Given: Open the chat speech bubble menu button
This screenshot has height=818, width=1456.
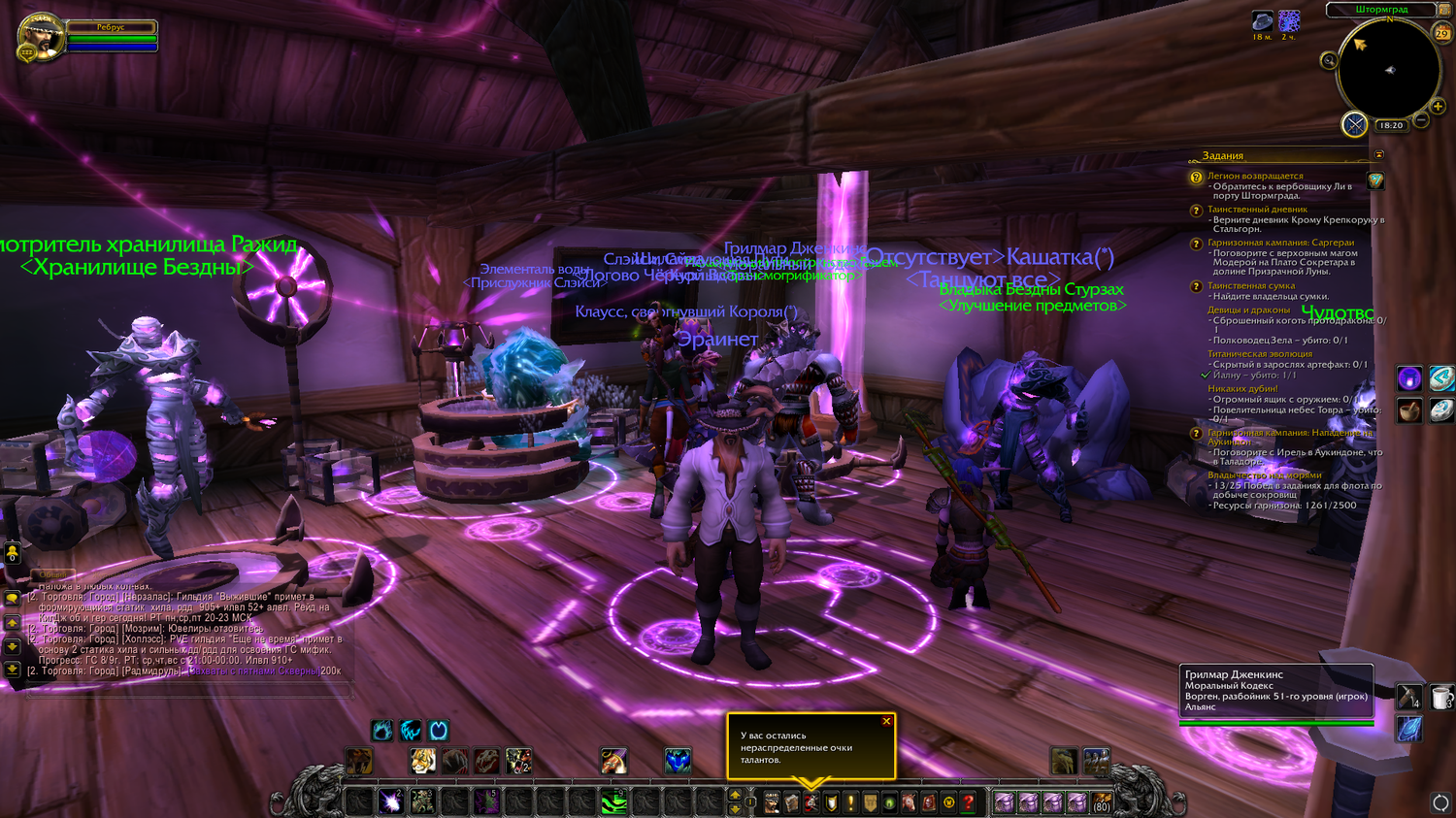Looking at the screenshot, I should (x=12, y=599).
